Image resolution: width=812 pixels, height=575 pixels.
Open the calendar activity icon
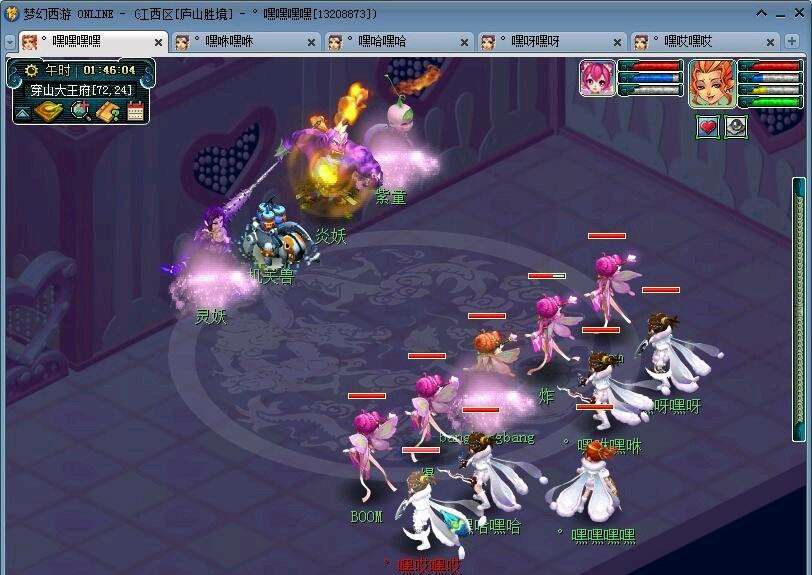(136, 111)
